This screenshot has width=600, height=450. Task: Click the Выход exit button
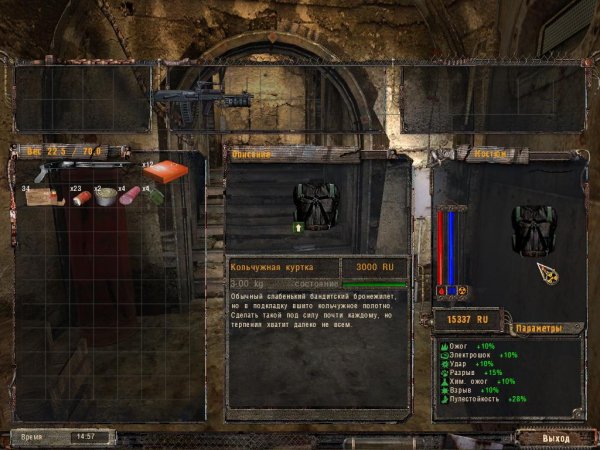[x=555, y=438]
